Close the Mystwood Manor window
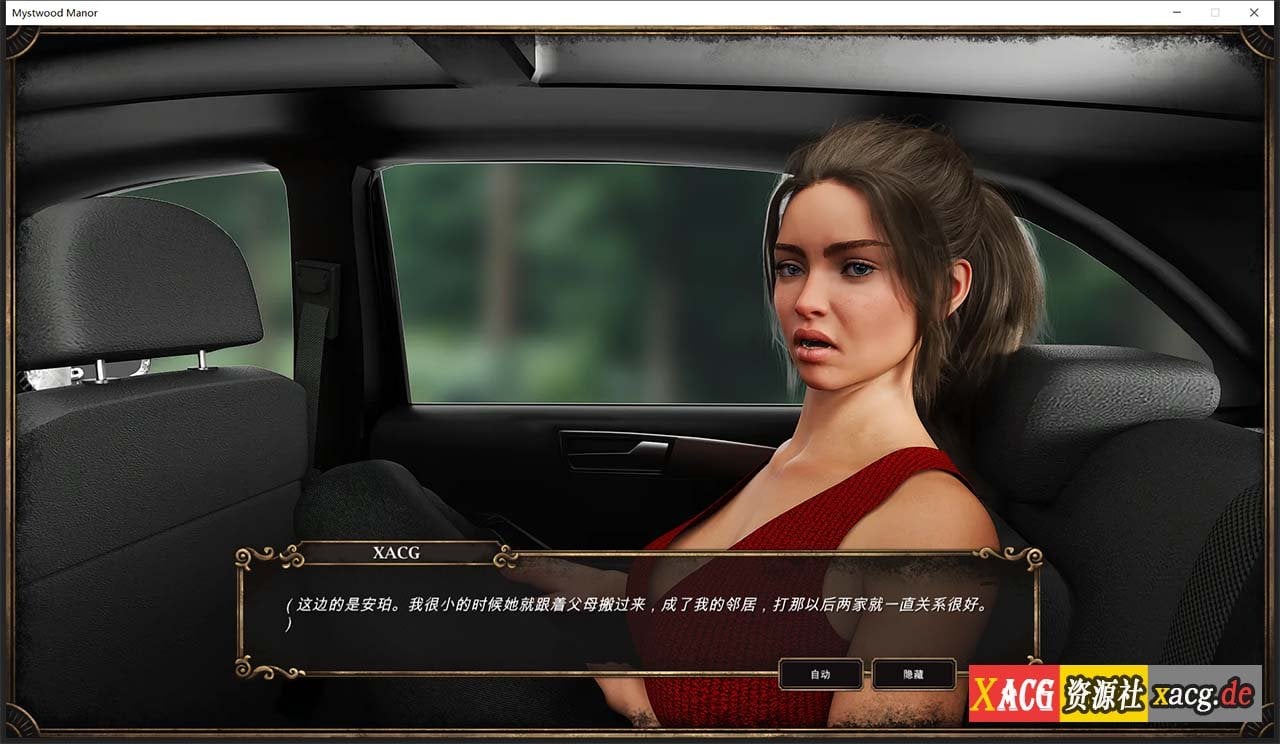The height and width of the screenshot is (744, 1280). coord(1254,12)
